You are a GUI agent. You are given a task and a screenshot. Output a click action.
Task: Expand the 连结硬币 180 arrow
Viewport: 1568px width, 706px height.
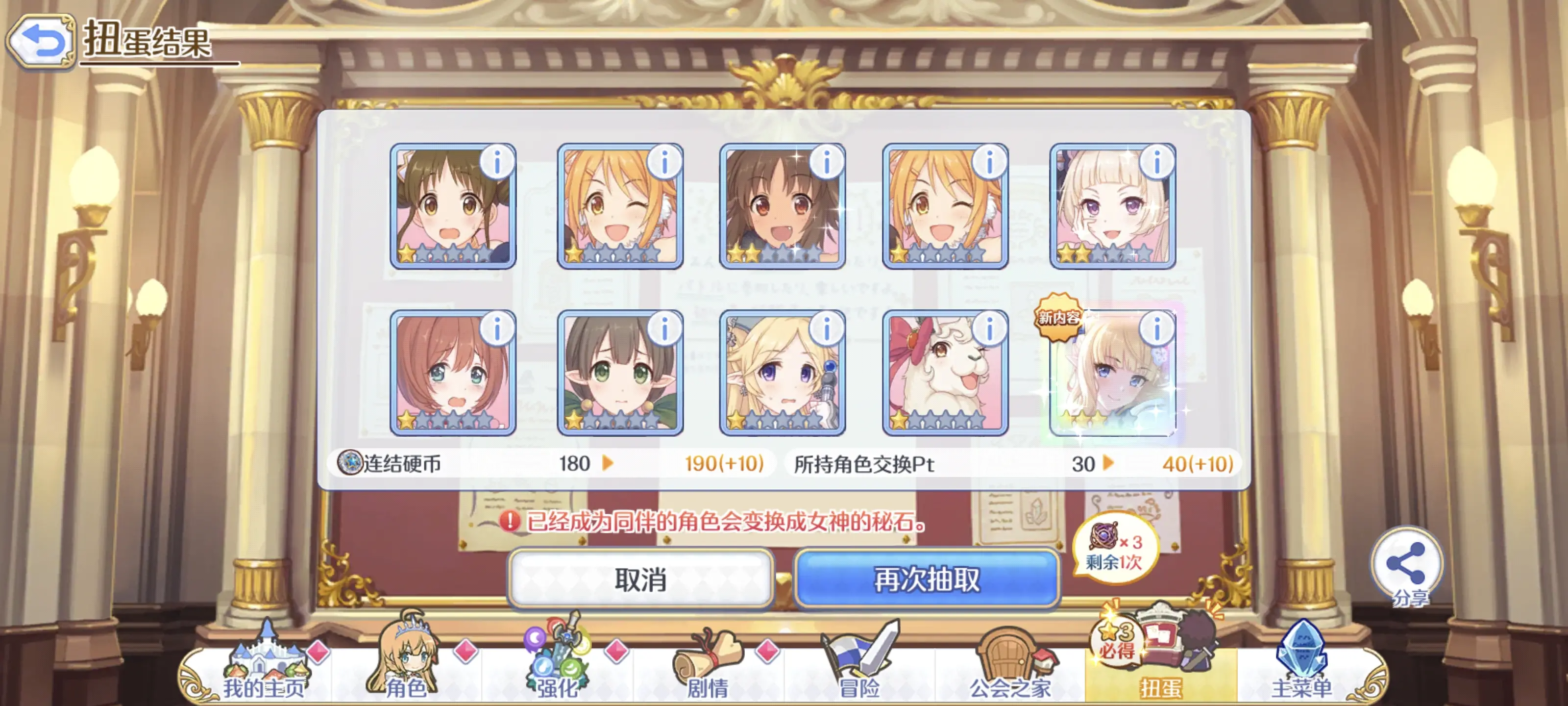(609, 465)
